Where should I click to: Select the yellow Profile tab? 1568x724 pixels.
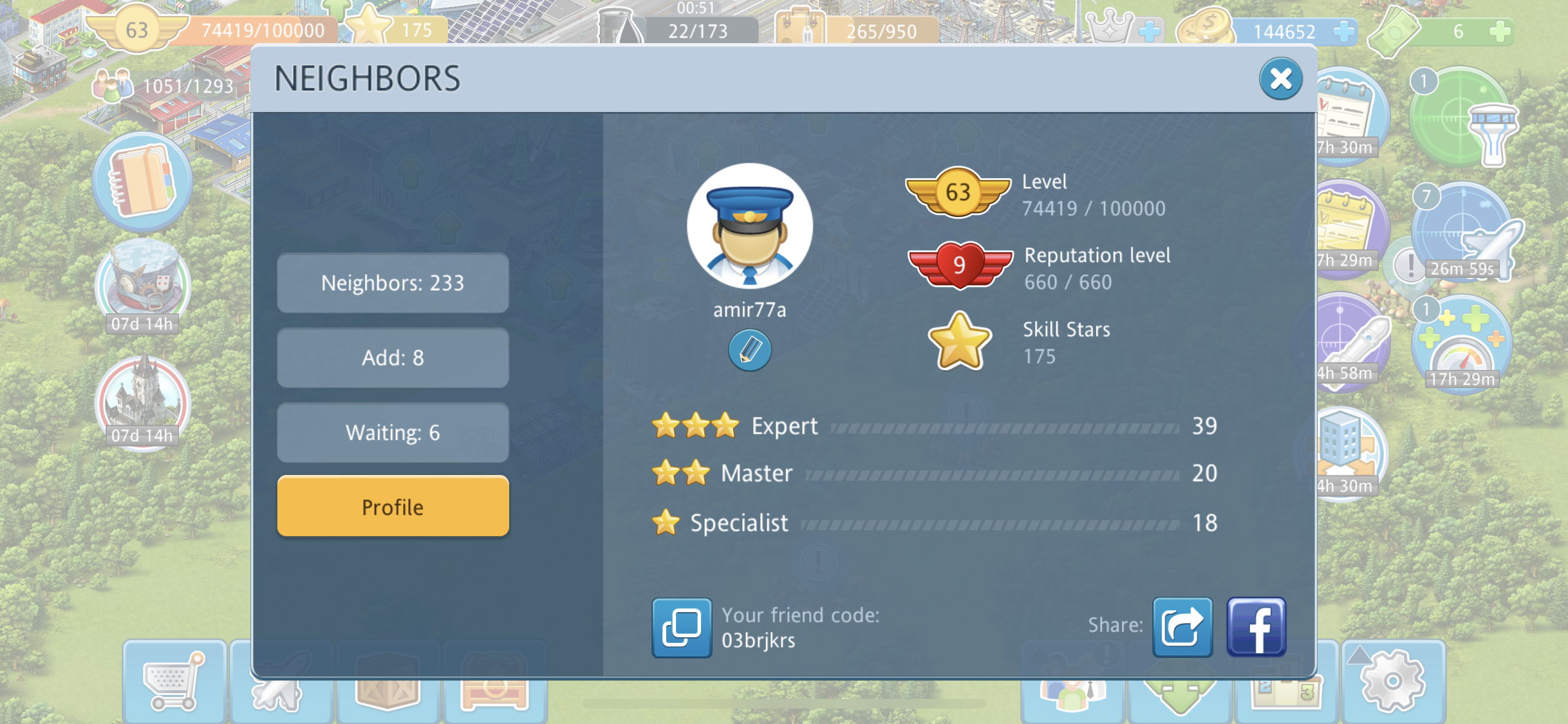[393, 506]
